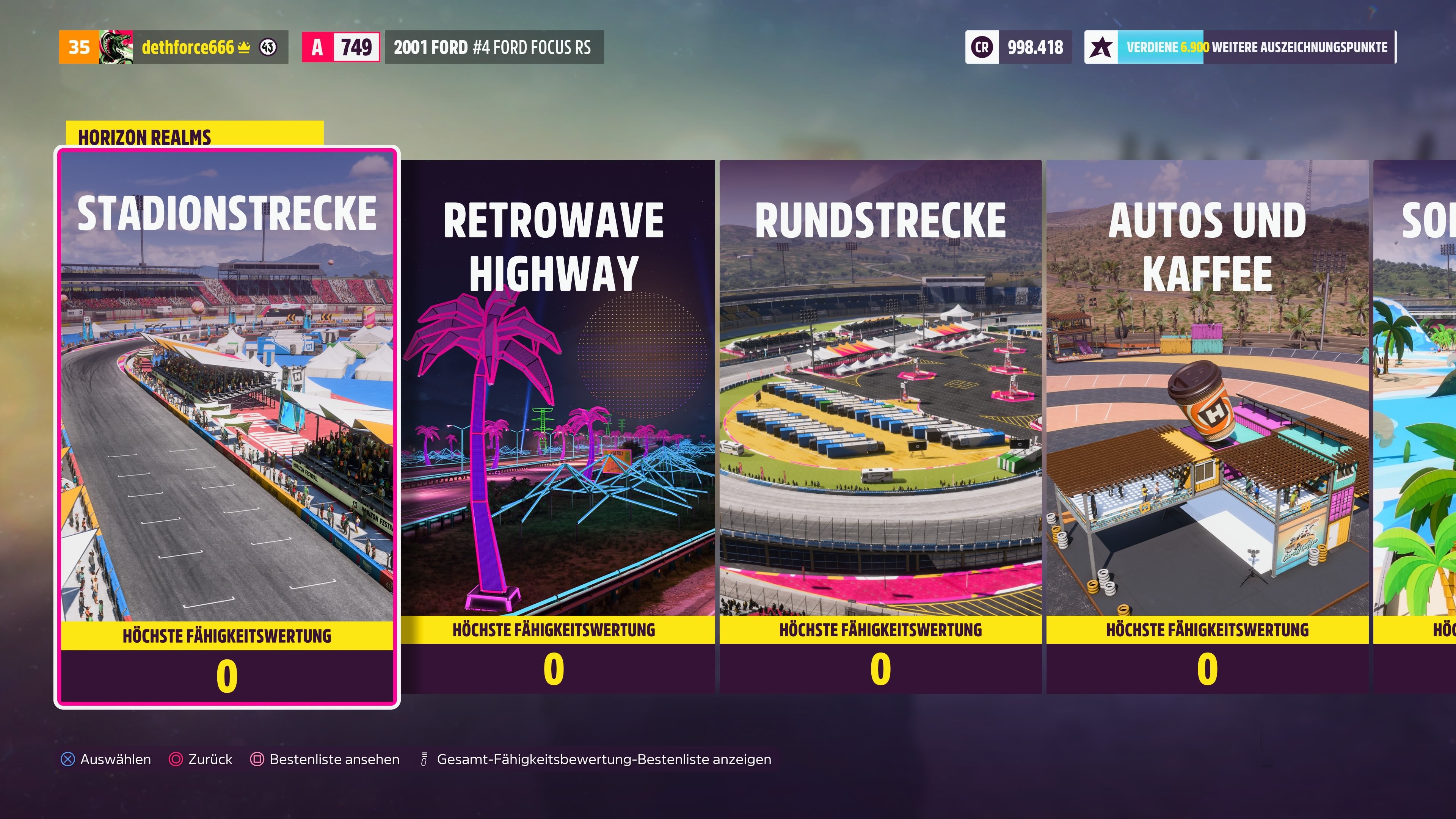
Task: Click the Bestenliste ansehen label
Action: click(334, 759)
